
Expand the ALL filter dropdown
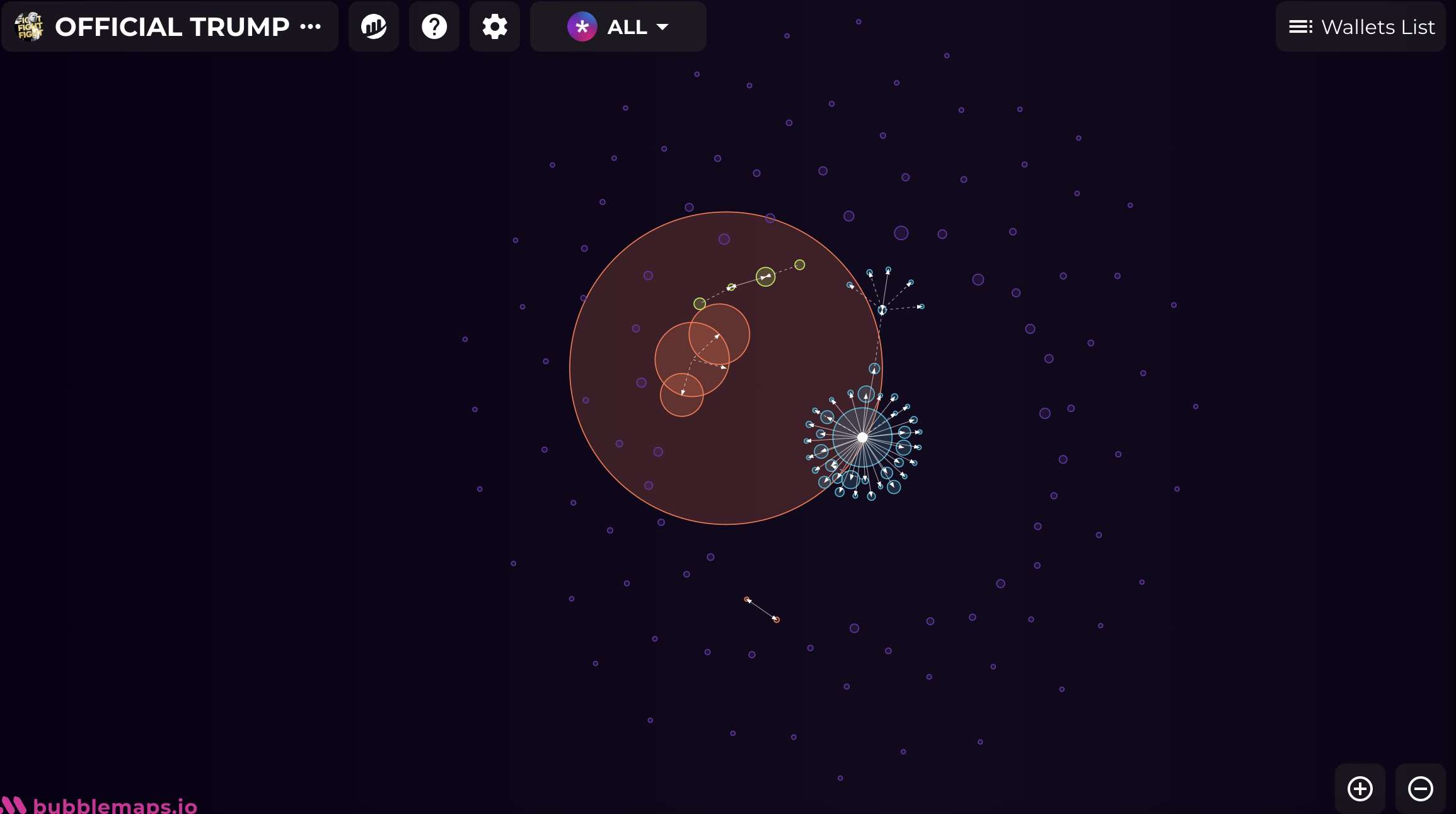[618, 26]
